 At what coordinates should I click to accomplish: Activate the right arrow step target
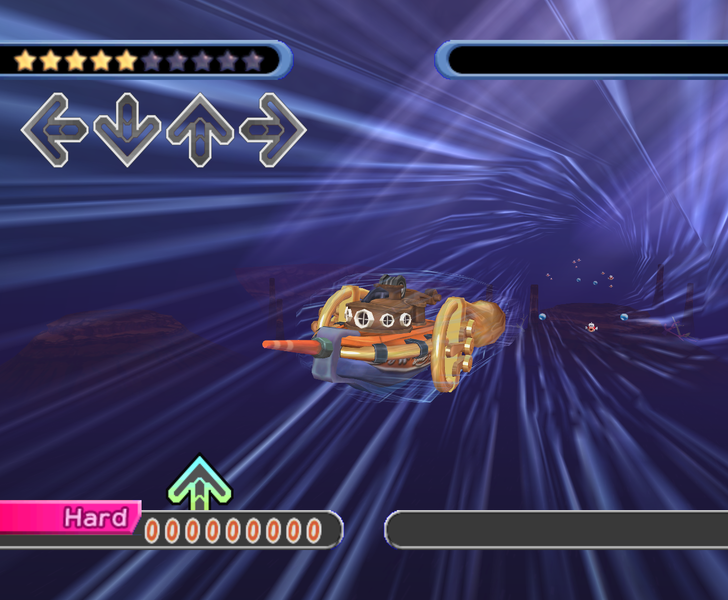coord(273,129)
